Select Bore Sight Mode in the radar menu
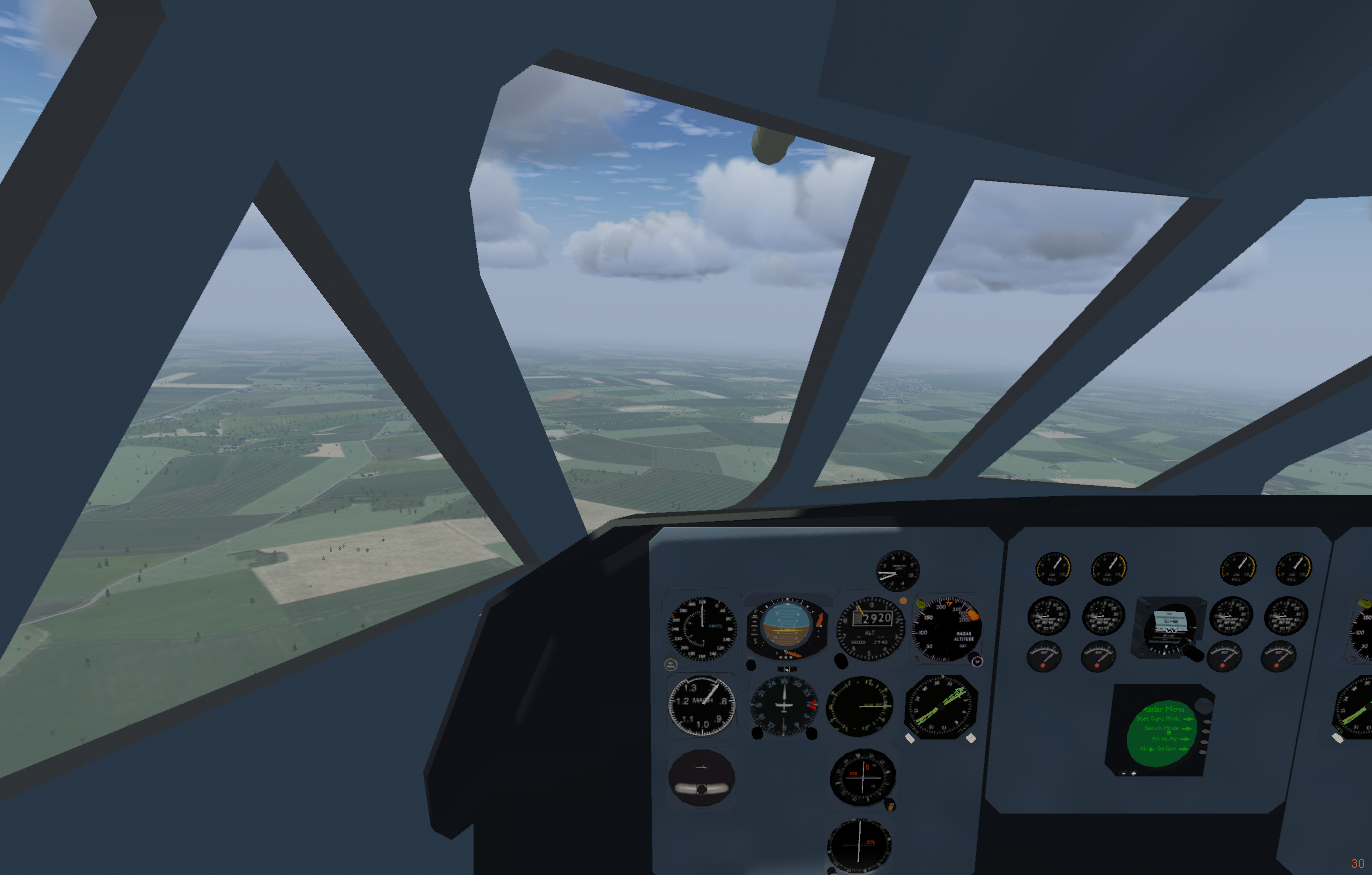This screenshot has height=875, width=1372. point(1207,722)
